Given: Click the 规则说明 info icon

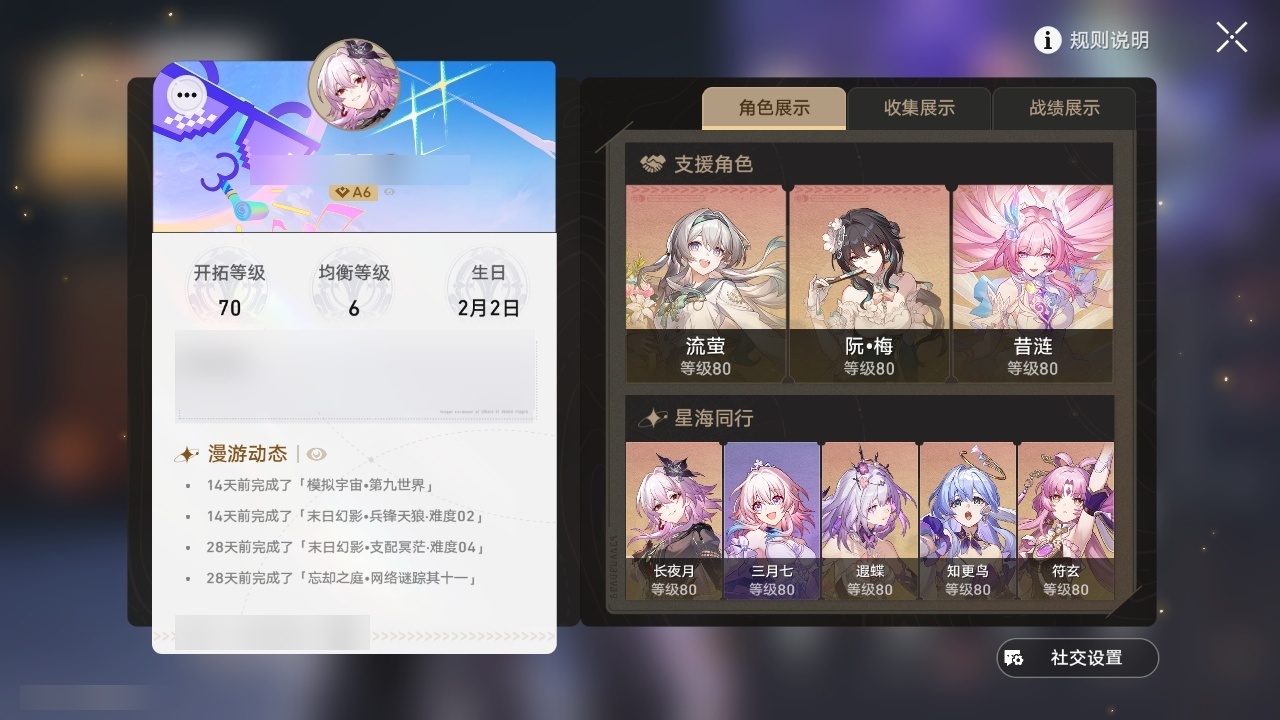Looking at the screenshot, I should (x=1047, y=41).
